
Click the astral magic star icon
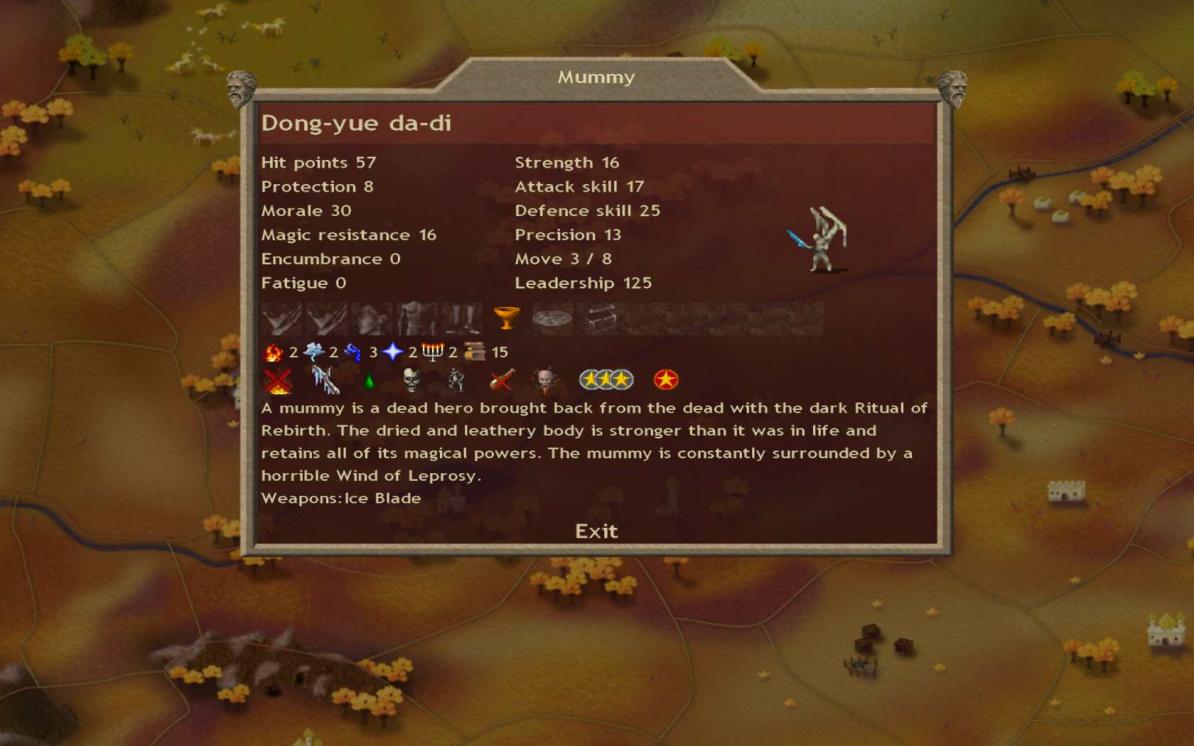tap(393, 352)
